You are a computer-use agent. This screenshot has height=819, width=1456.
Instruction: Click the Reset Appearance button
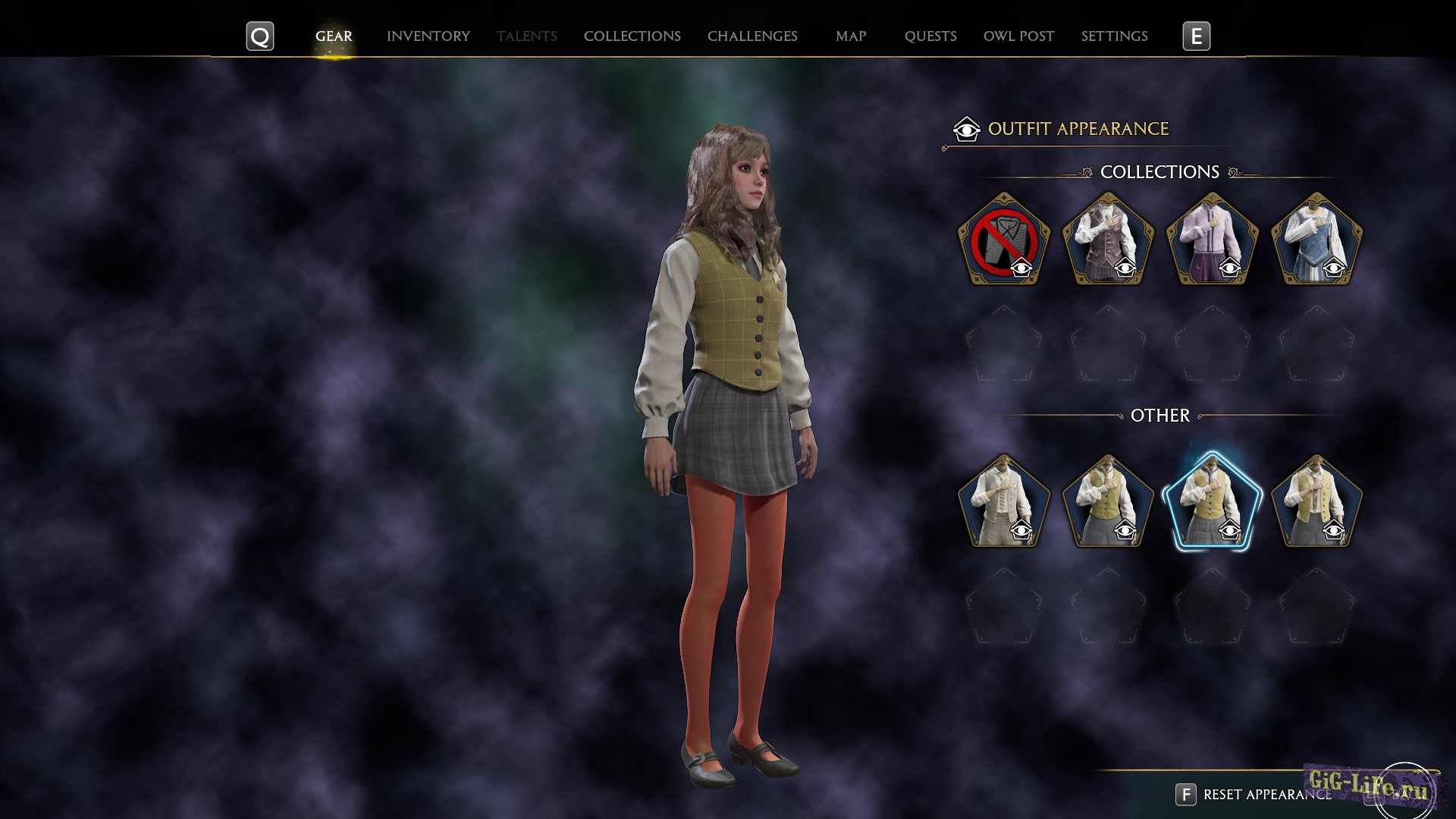point(1254,794)
